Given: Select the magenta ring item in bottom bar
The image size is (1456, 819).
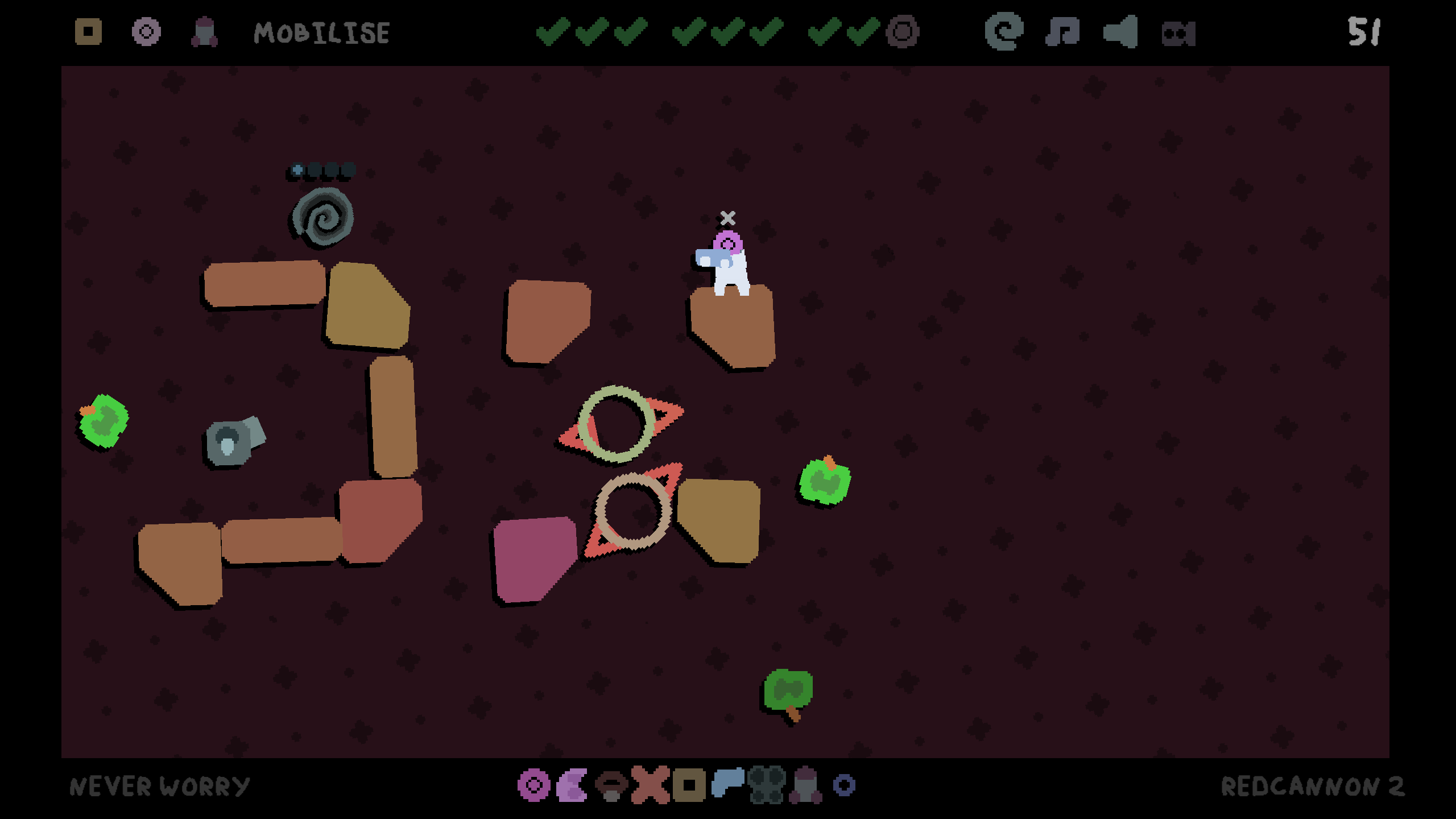Looking at the screenshot, I should [533, 785].
